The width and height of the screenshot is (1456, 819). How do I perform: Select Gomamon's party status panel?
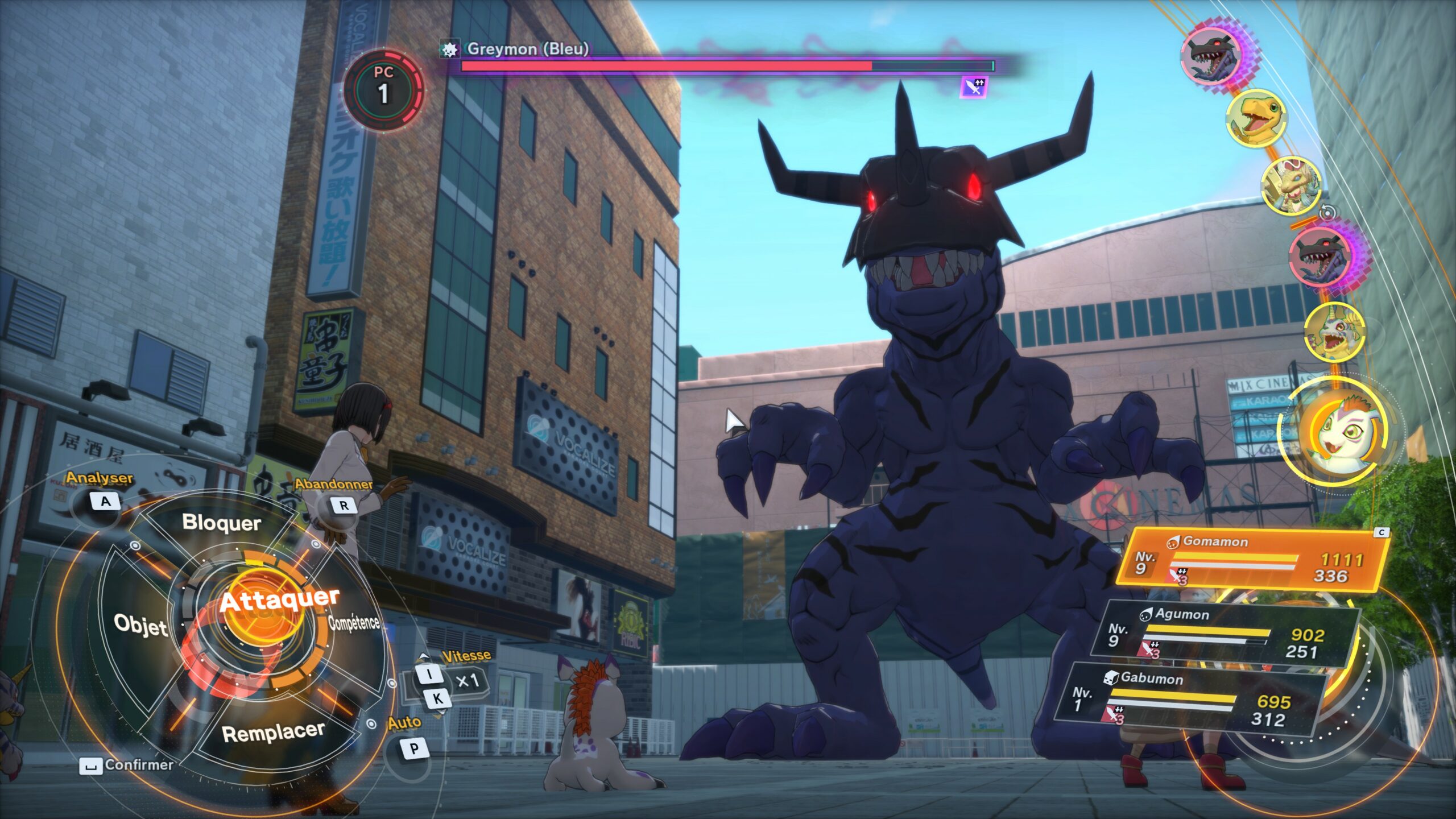click(x=1251, y=560)
